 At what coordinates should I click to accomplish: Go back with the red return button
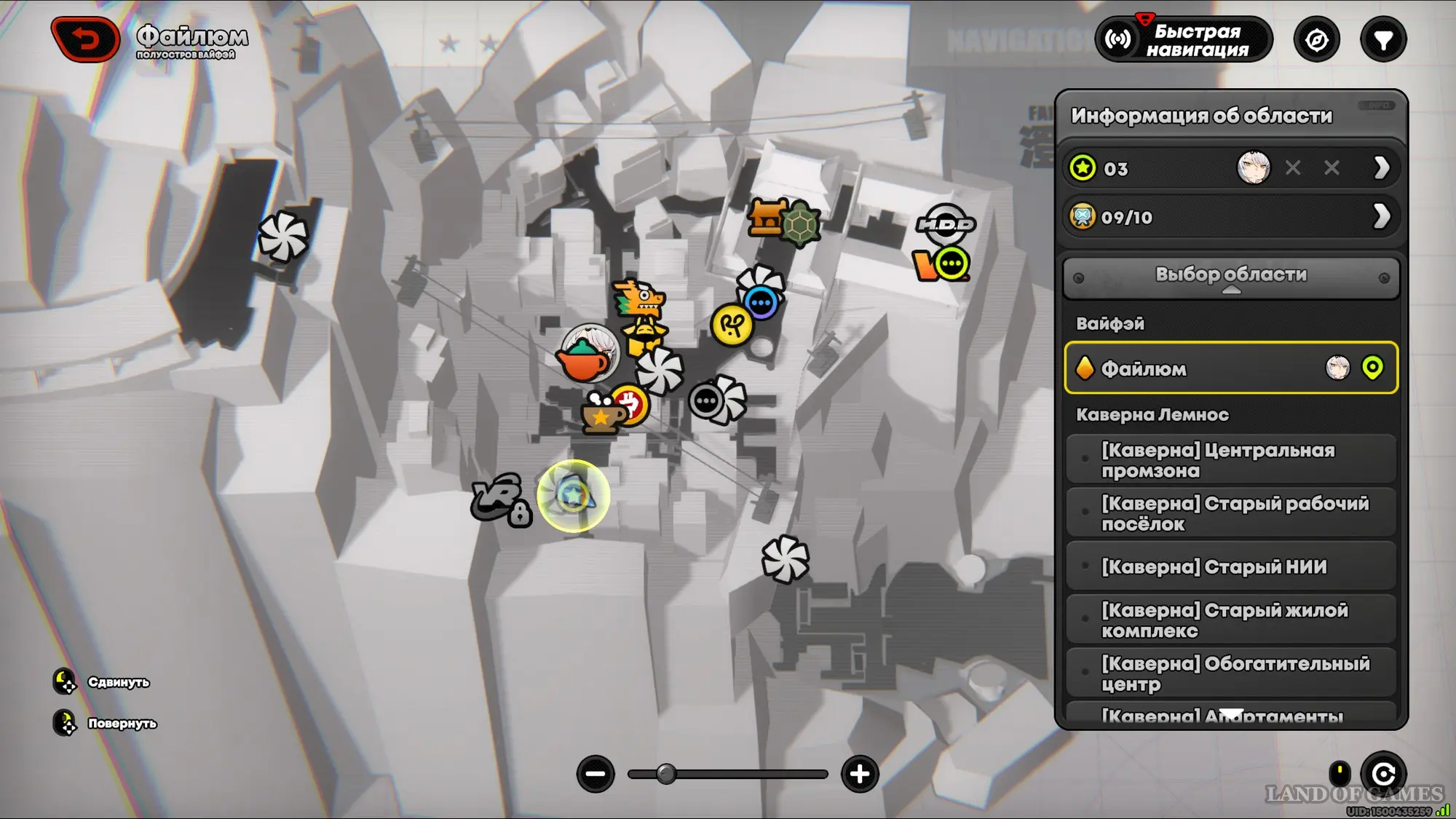[86, 39]
